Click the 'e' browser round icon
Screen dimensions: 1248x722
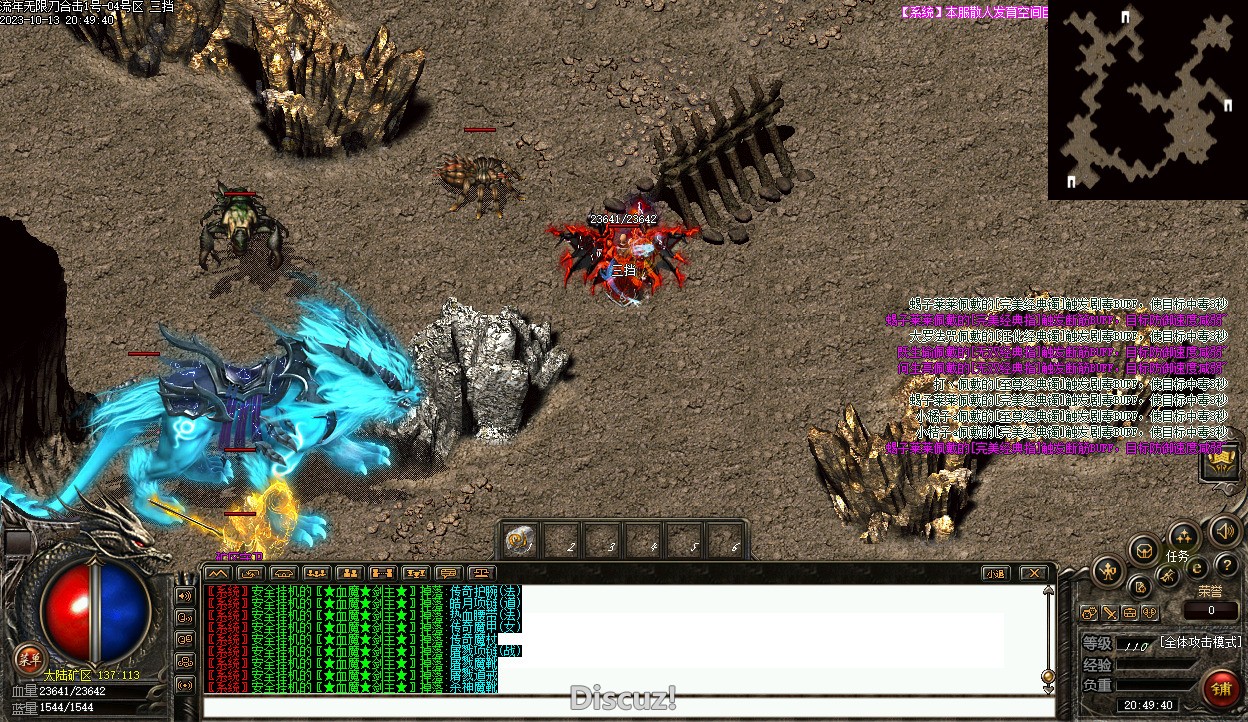pos(1195,569)
